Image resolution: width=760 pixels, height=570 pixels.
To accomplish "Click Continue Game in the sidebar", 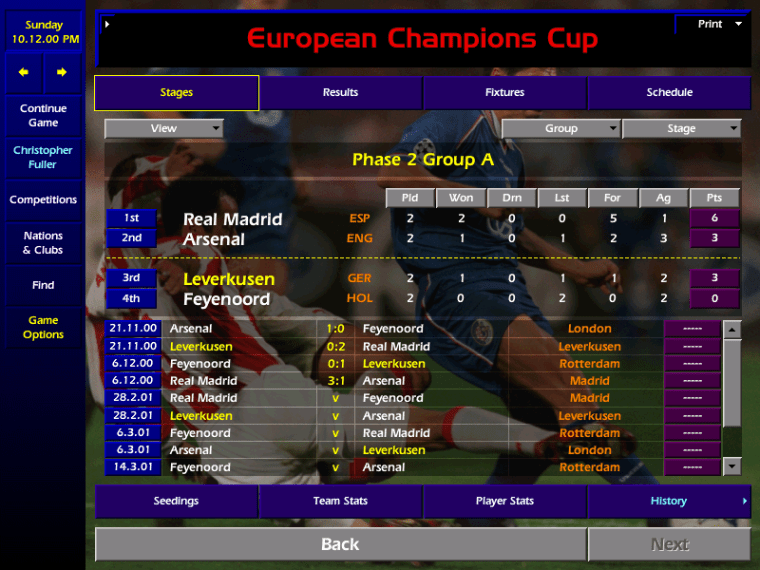I will point(43,115).
